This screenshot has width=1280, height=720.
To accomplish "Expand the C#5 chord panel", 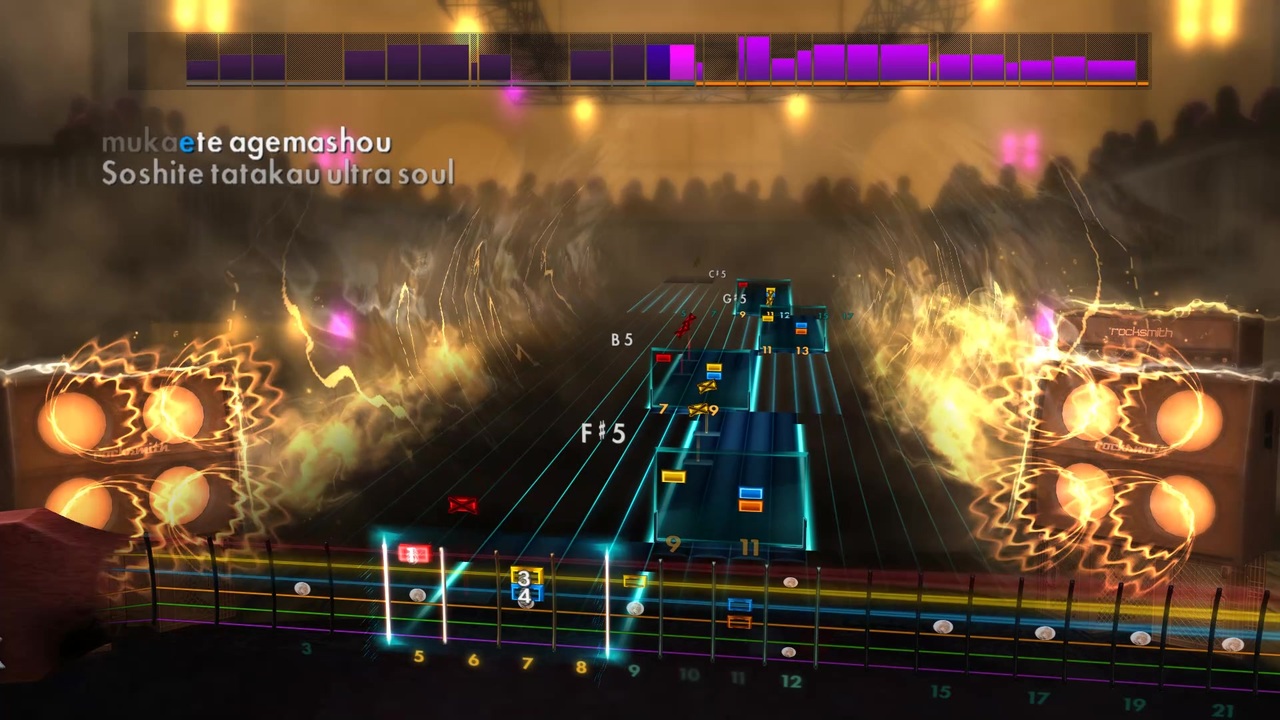I will click(717, 274).
